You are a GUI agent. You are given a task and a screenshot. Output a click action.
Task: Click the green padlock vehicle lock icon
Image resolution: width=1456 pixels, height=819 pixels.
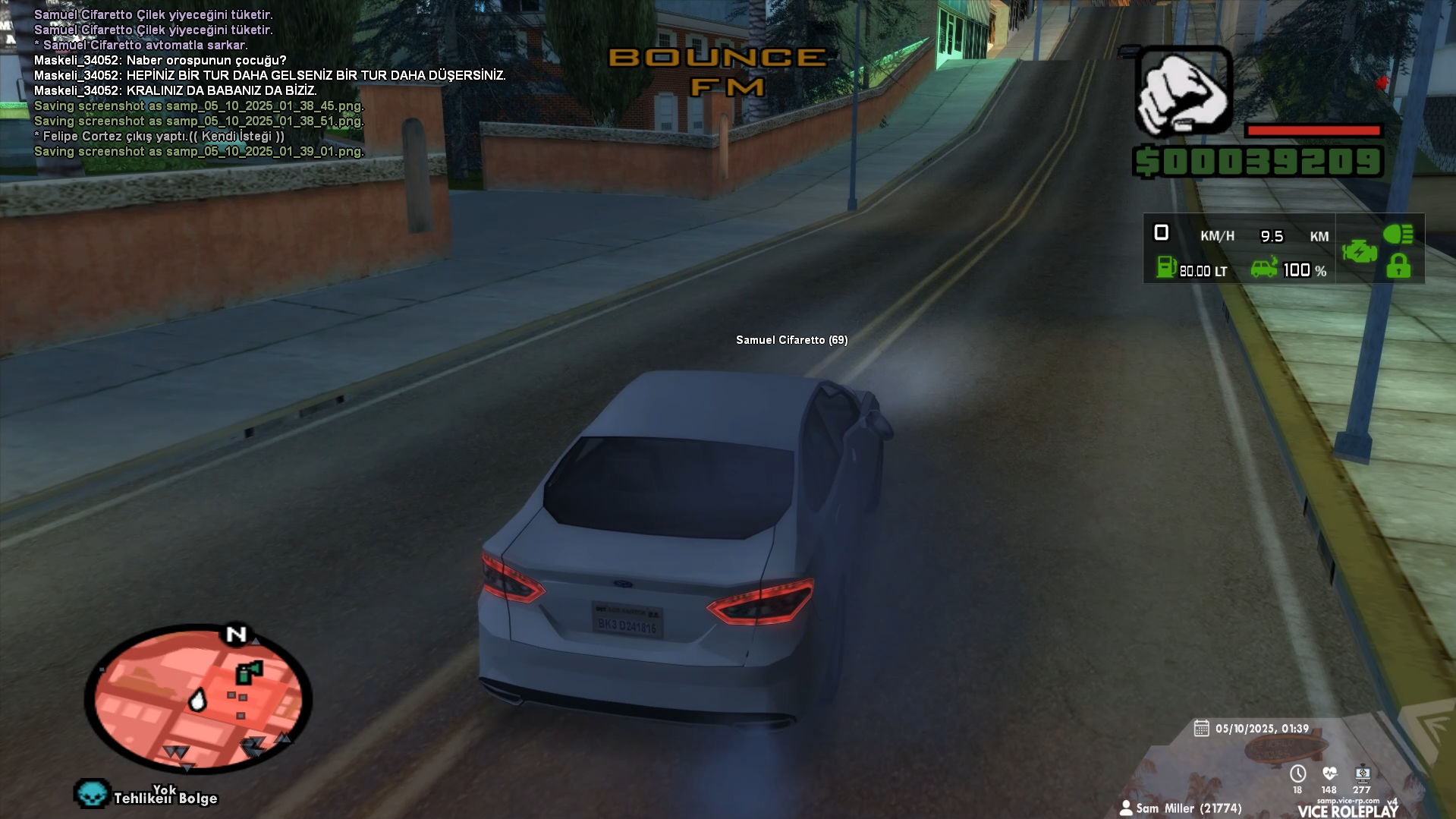pos(1398,266)
